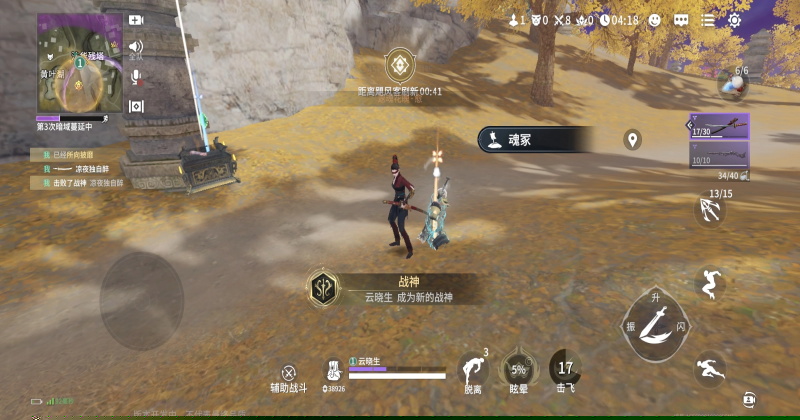This screenshot has width=800, height=420.
Task: Open the list menu icon
Action: 708,20
